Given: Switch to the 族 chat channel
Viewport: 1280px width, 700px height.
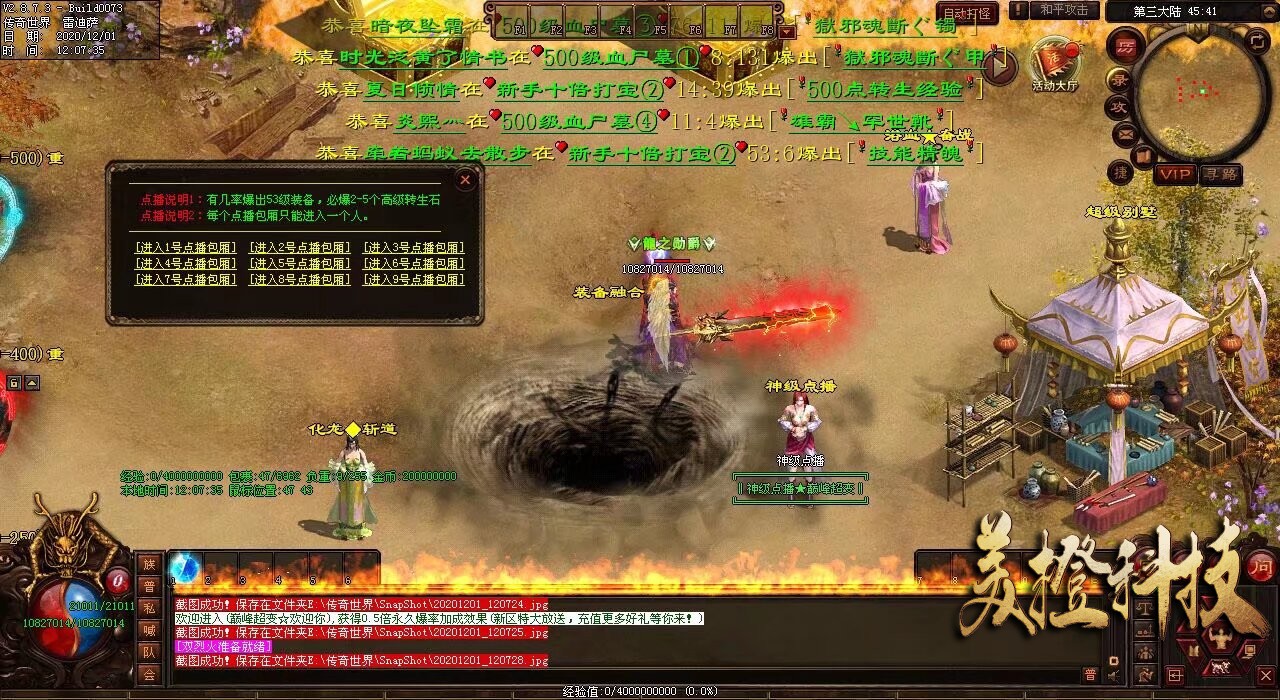Looking at the screenshot, I should (149, 565).
